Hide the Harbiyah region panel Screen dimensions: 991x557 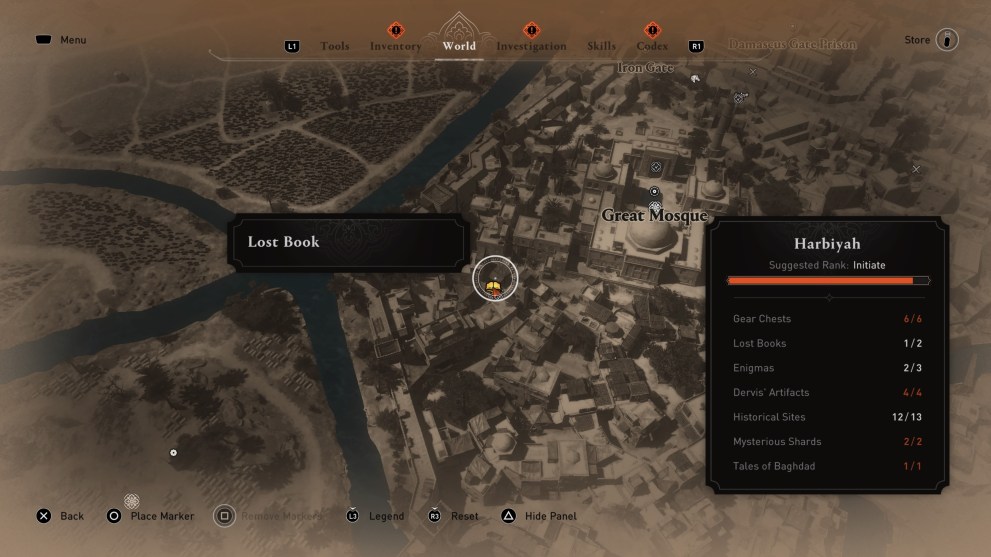coord(540,516)
